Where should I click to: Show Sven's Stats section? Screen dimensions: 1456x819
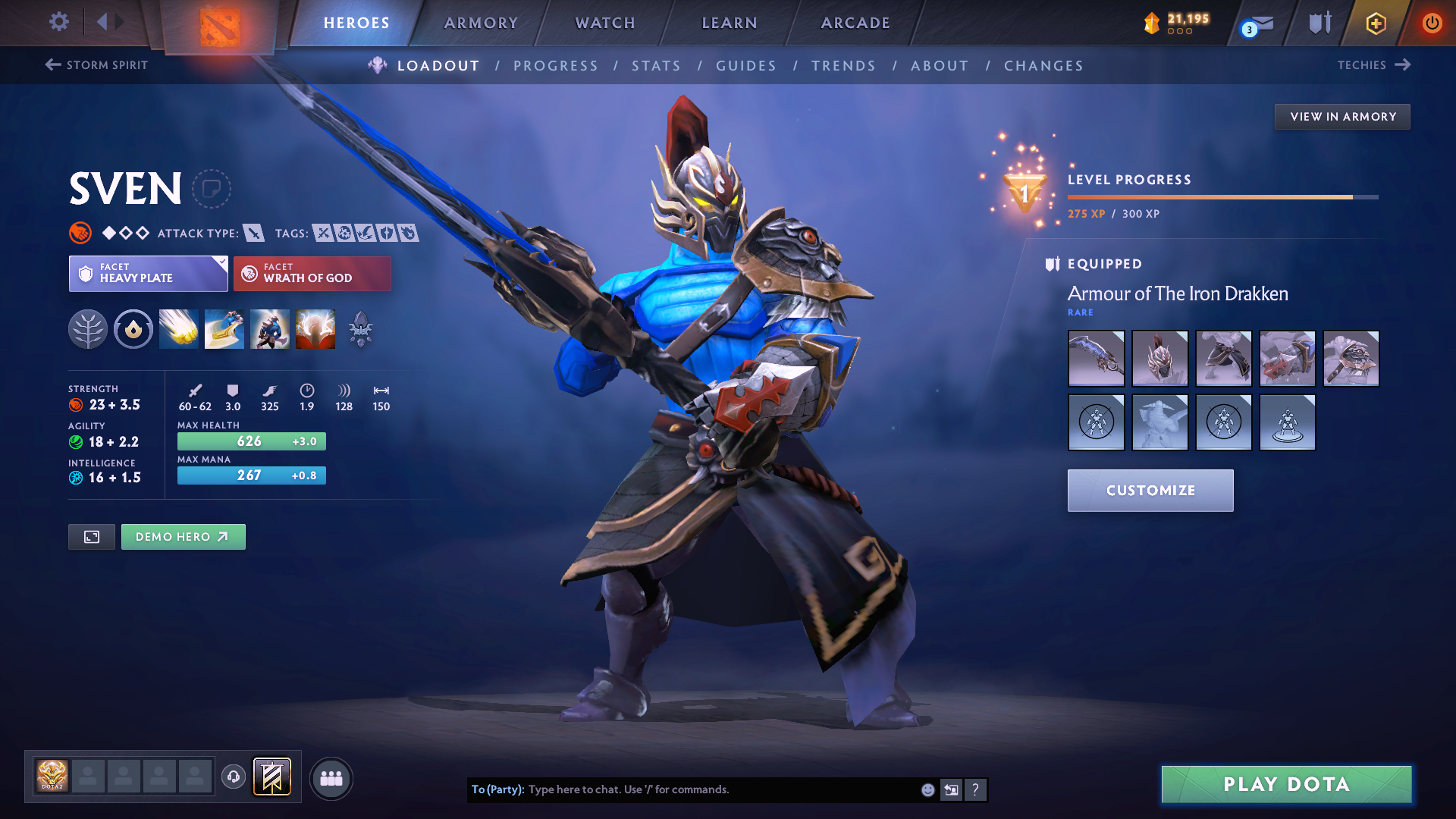coord(656,66)
